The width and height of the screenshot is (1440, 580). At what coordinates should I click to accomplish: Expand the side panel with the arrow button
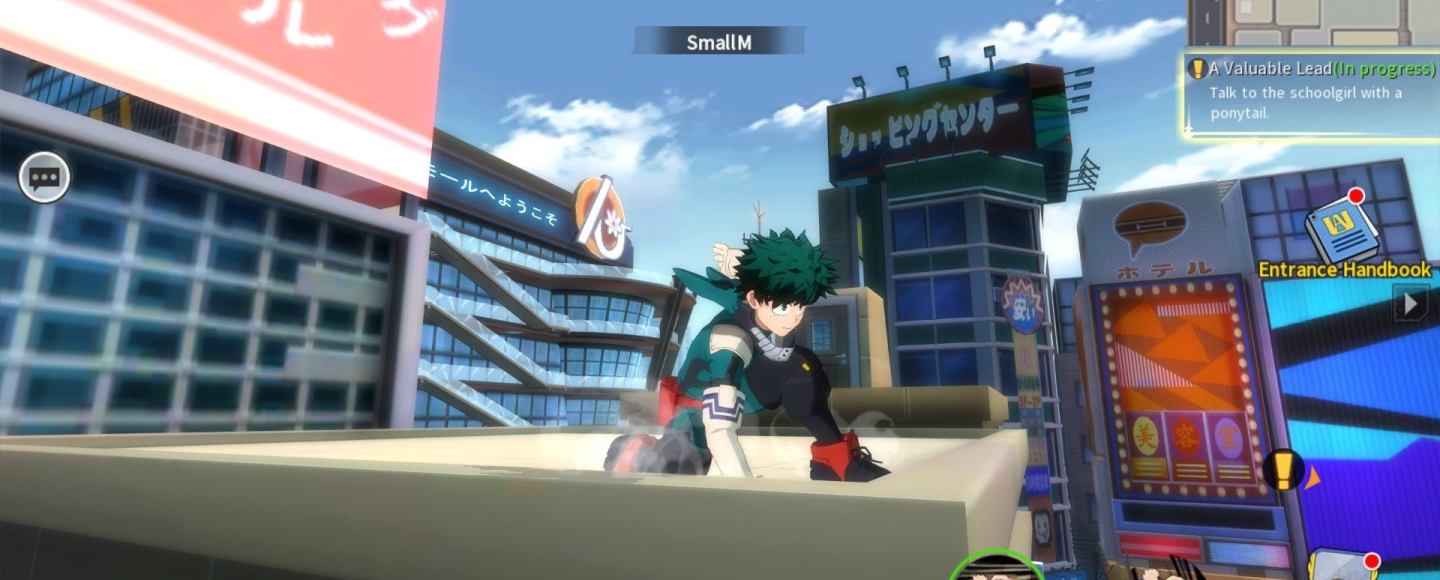tap(1411, 303)
